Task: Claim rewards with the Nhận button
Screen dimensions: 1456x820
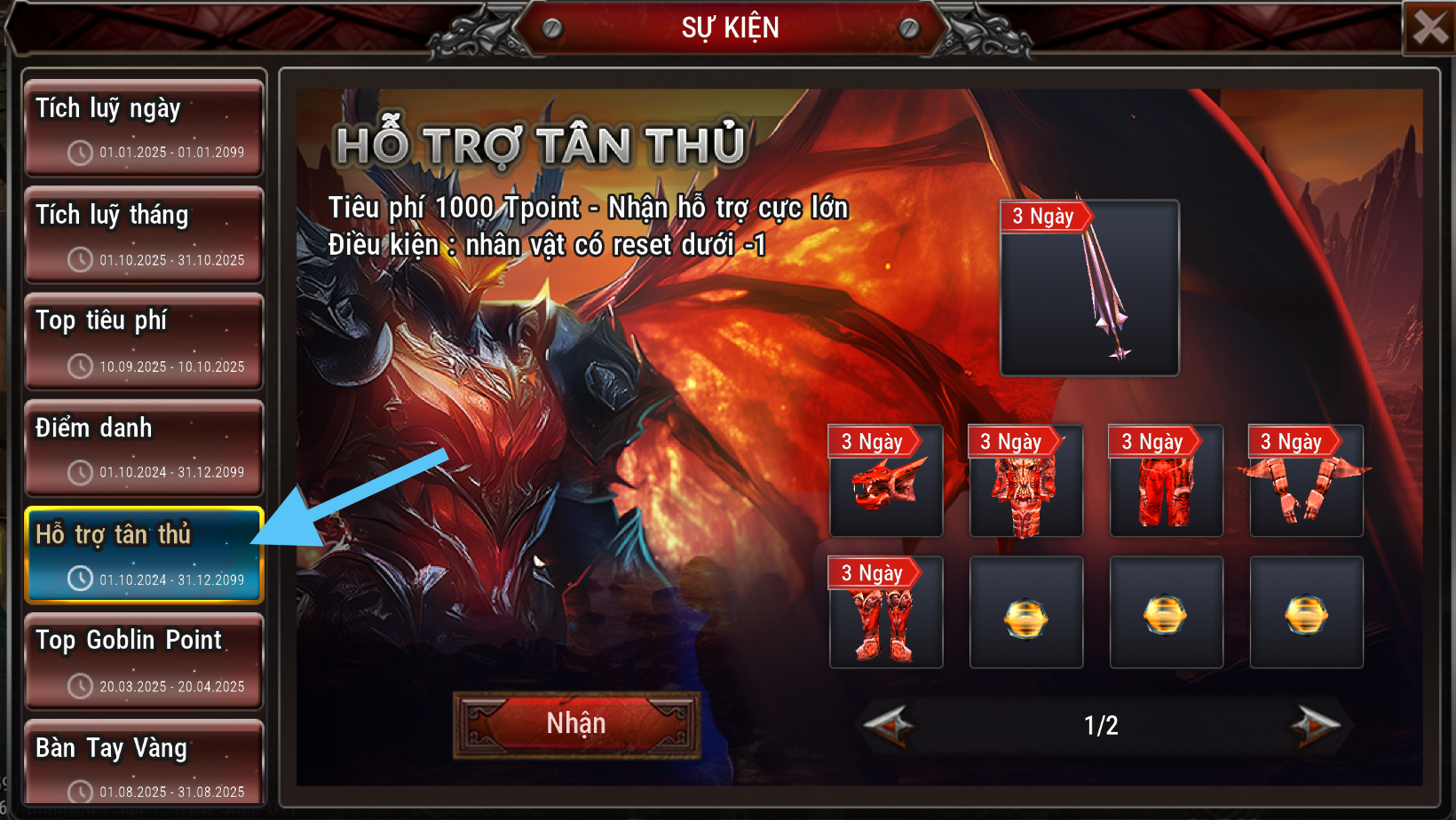Action: pos(576,724)
